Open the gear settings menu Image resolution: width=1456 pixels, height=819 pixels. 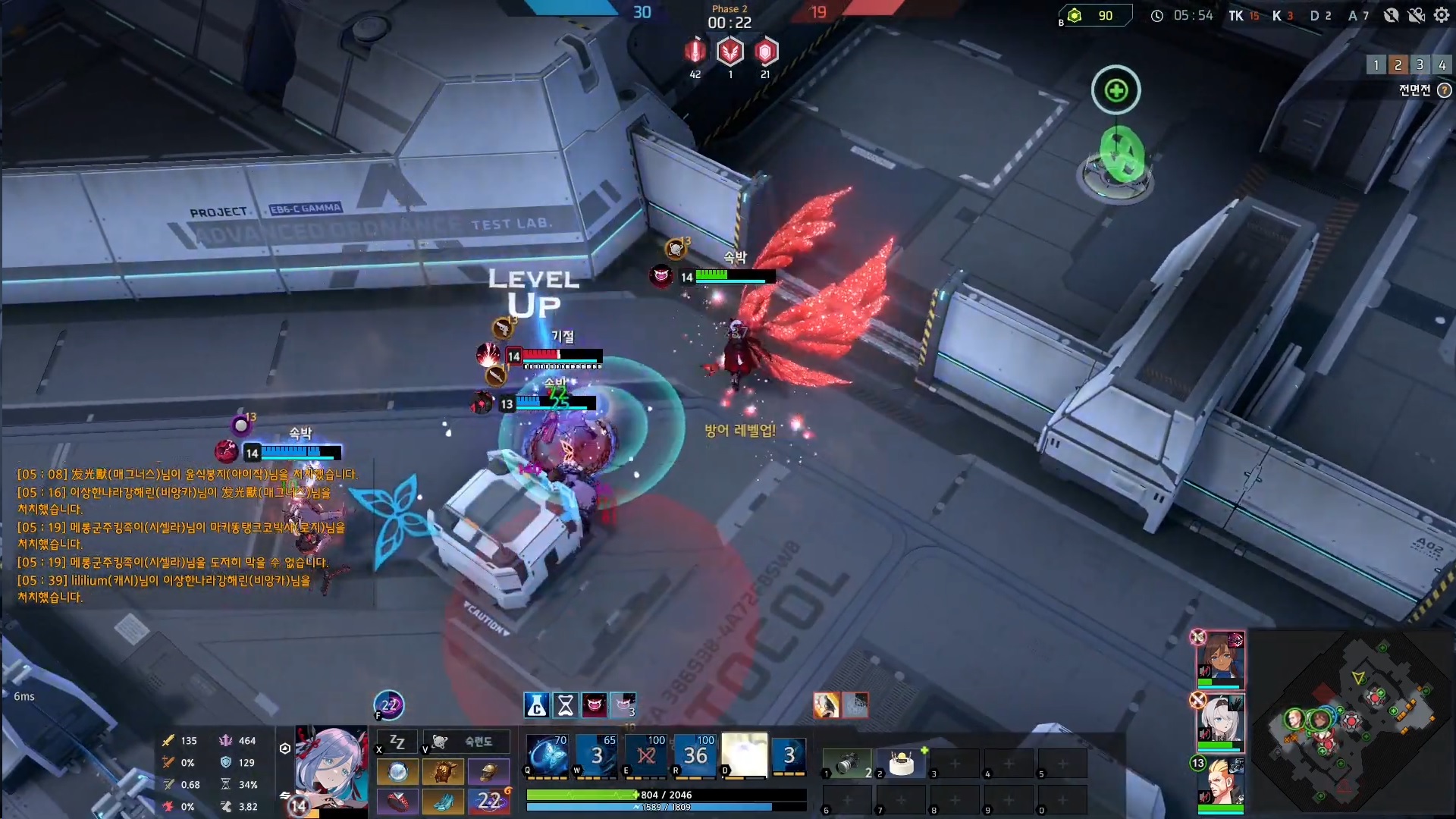coord(1442,15)
